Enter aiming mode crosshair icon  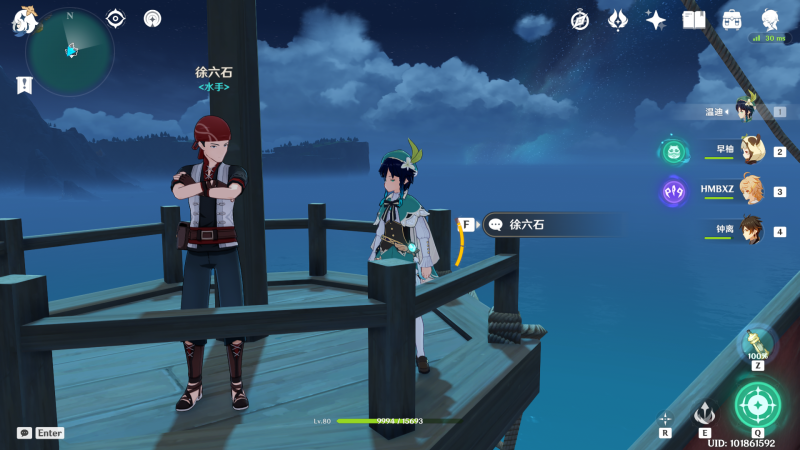tap(665, 419)
